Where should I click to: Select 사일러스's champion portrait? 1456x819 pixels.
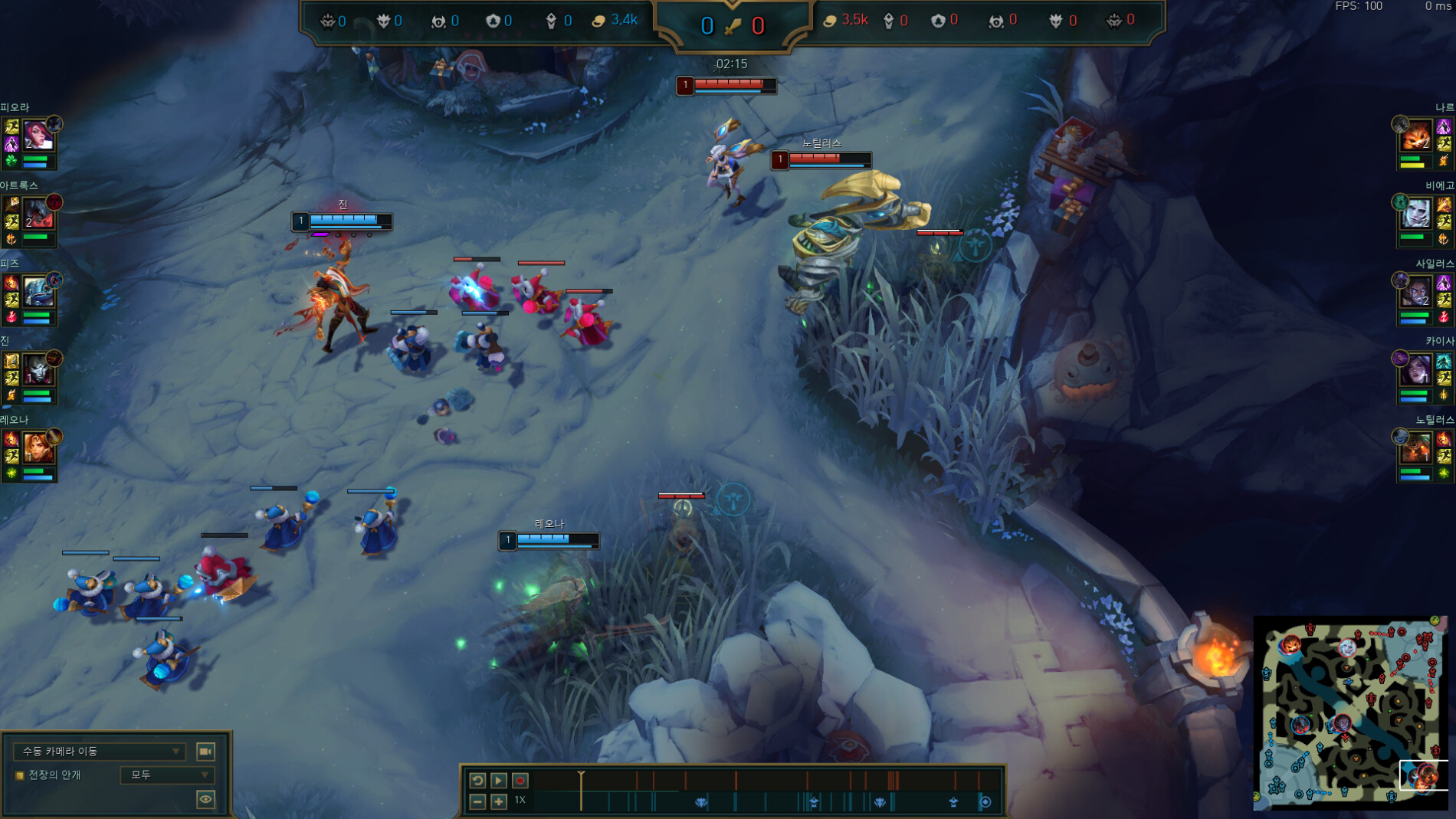(1416, 292)
